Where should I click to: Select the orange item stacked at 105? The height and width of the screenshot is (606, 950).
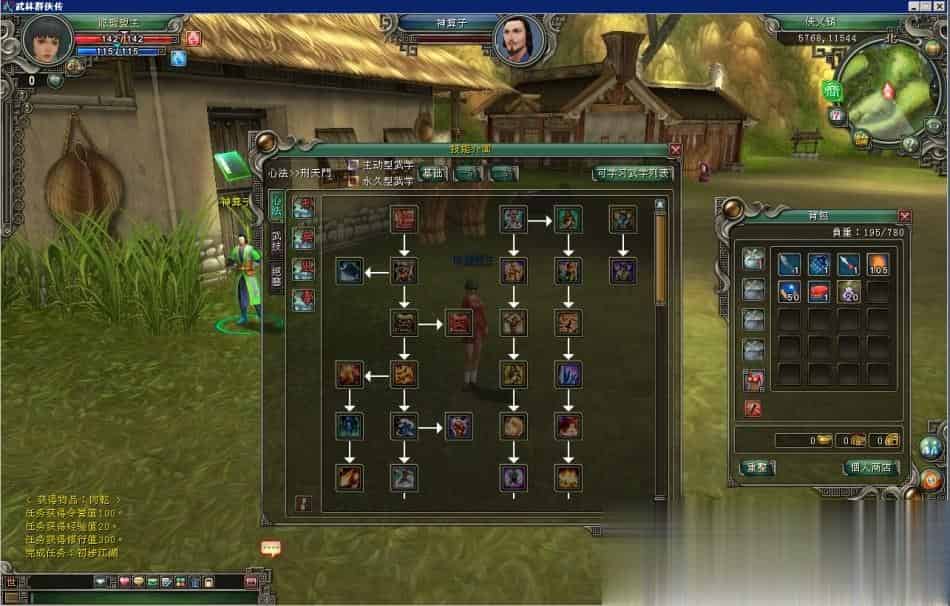(877, 264)
